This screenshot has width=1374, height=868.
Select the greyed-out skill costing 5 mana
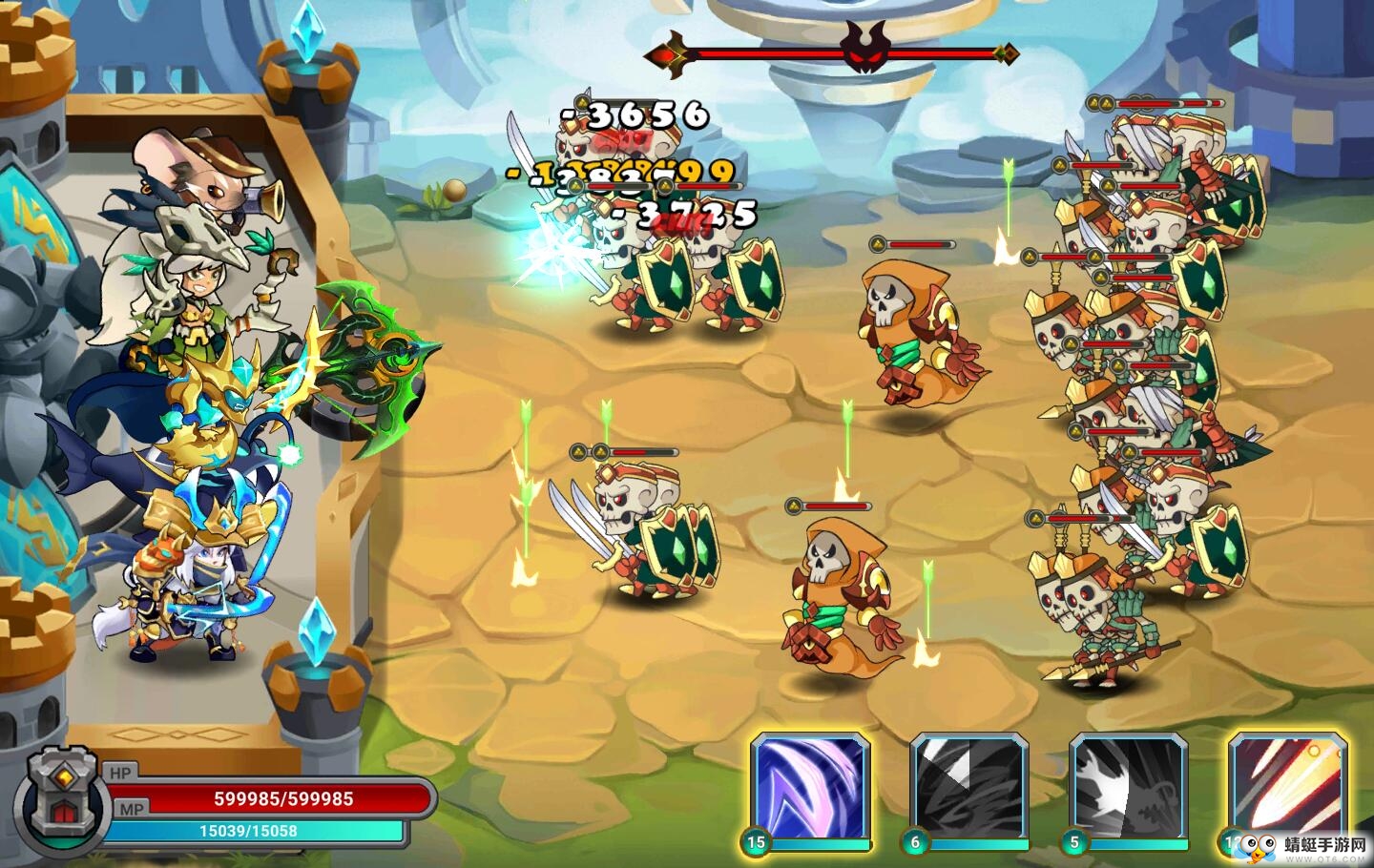tap(1129, 788)
